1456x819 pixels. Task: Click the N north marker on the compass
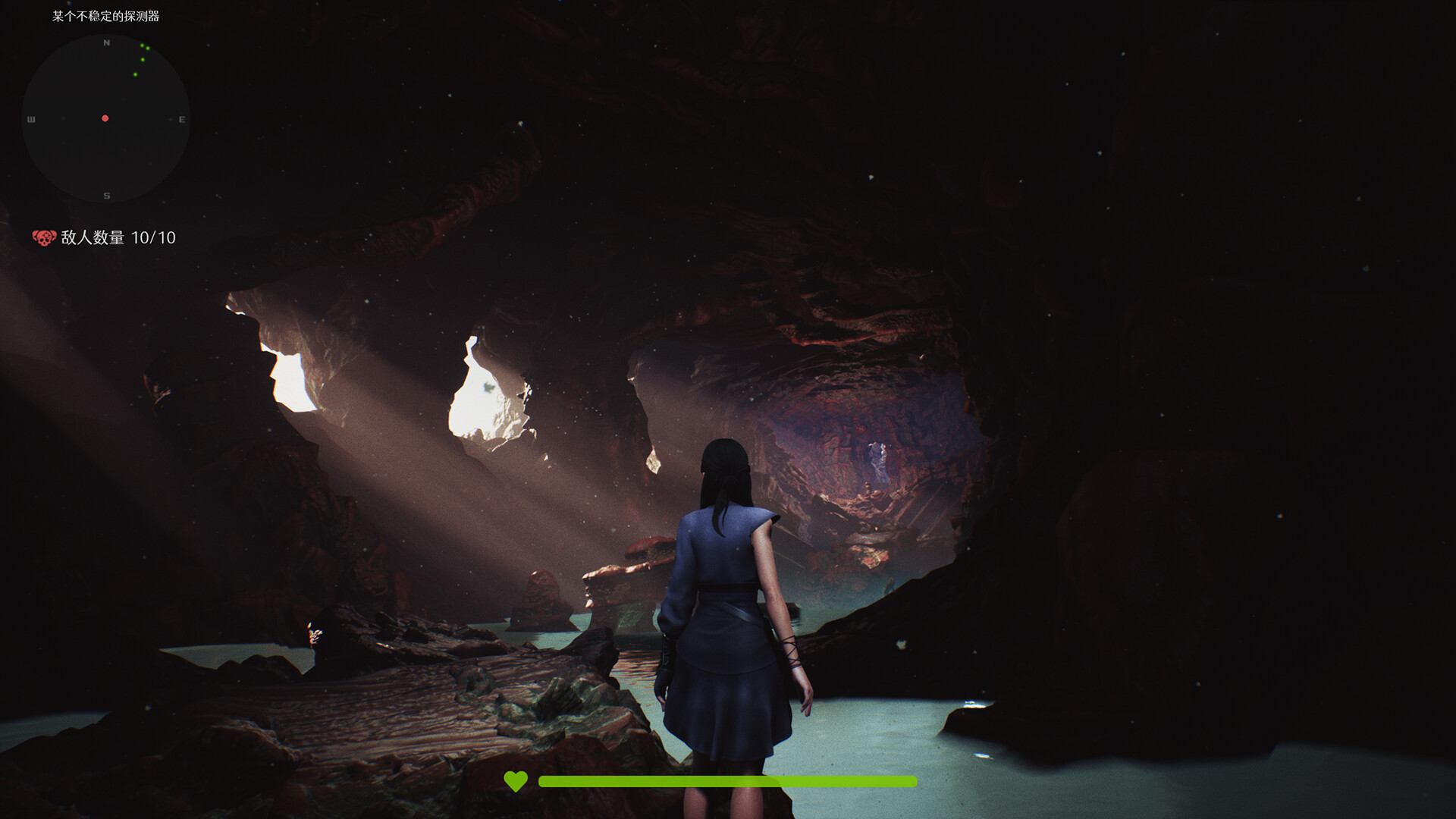(106, 42)
